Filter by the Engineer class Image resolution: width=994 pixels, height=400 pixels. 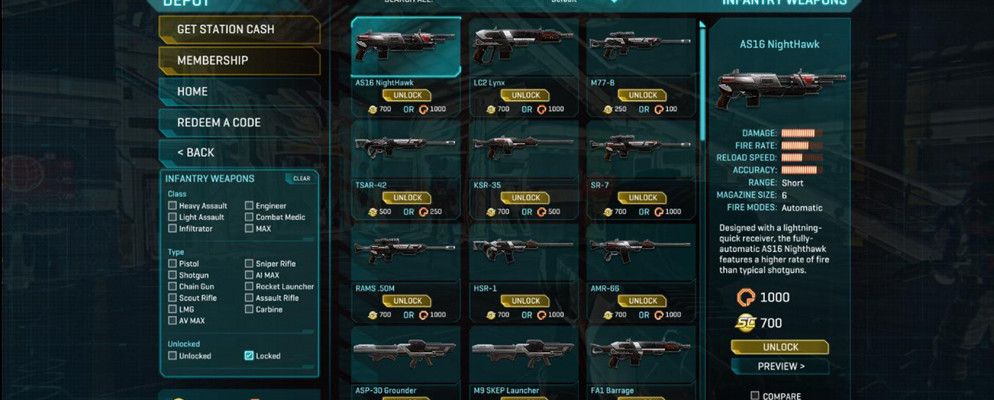pyautogui.click(x=249, y=206)
